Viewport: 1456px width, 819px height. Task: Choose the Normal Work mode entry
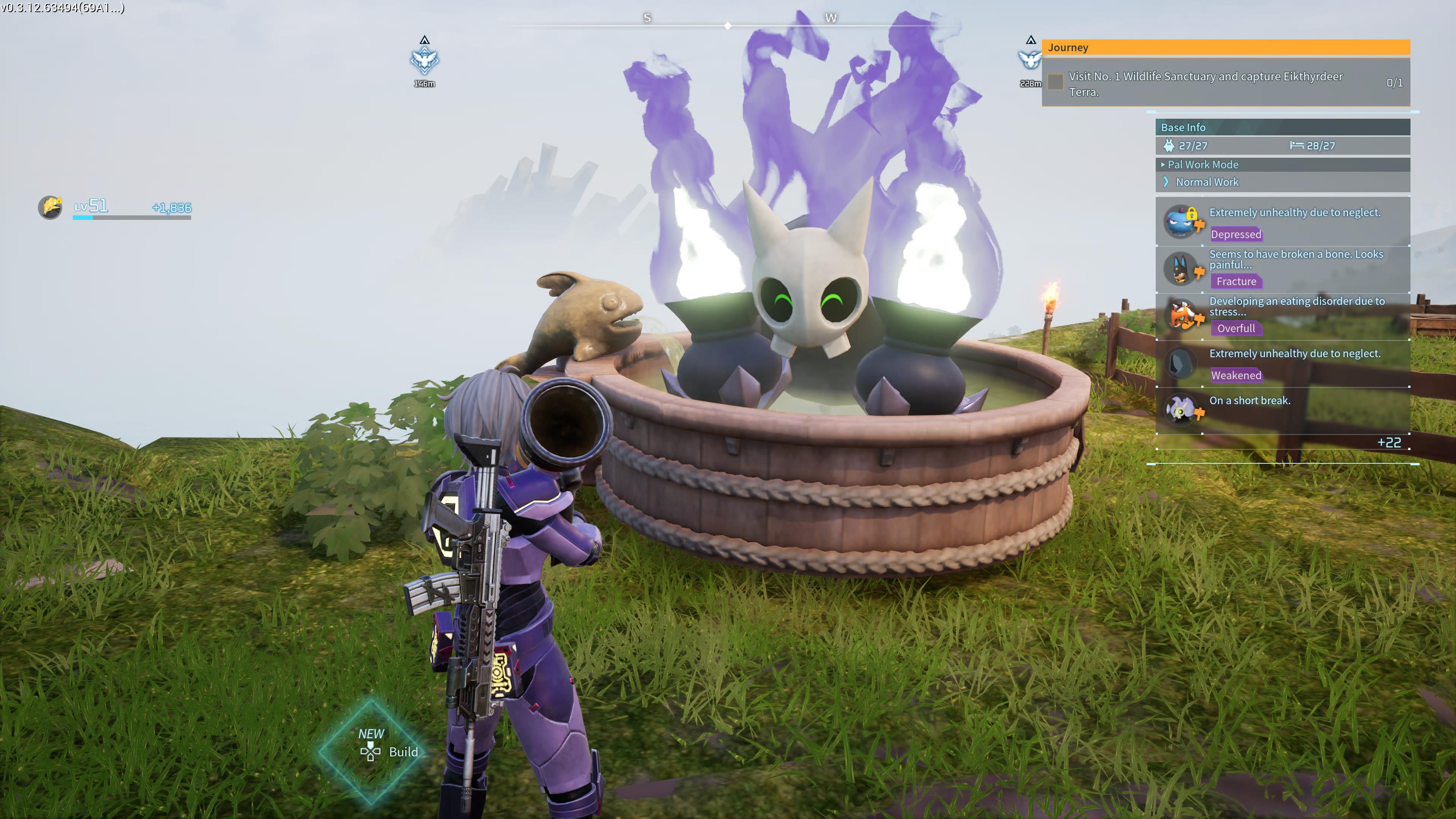tap(1207, 182)
